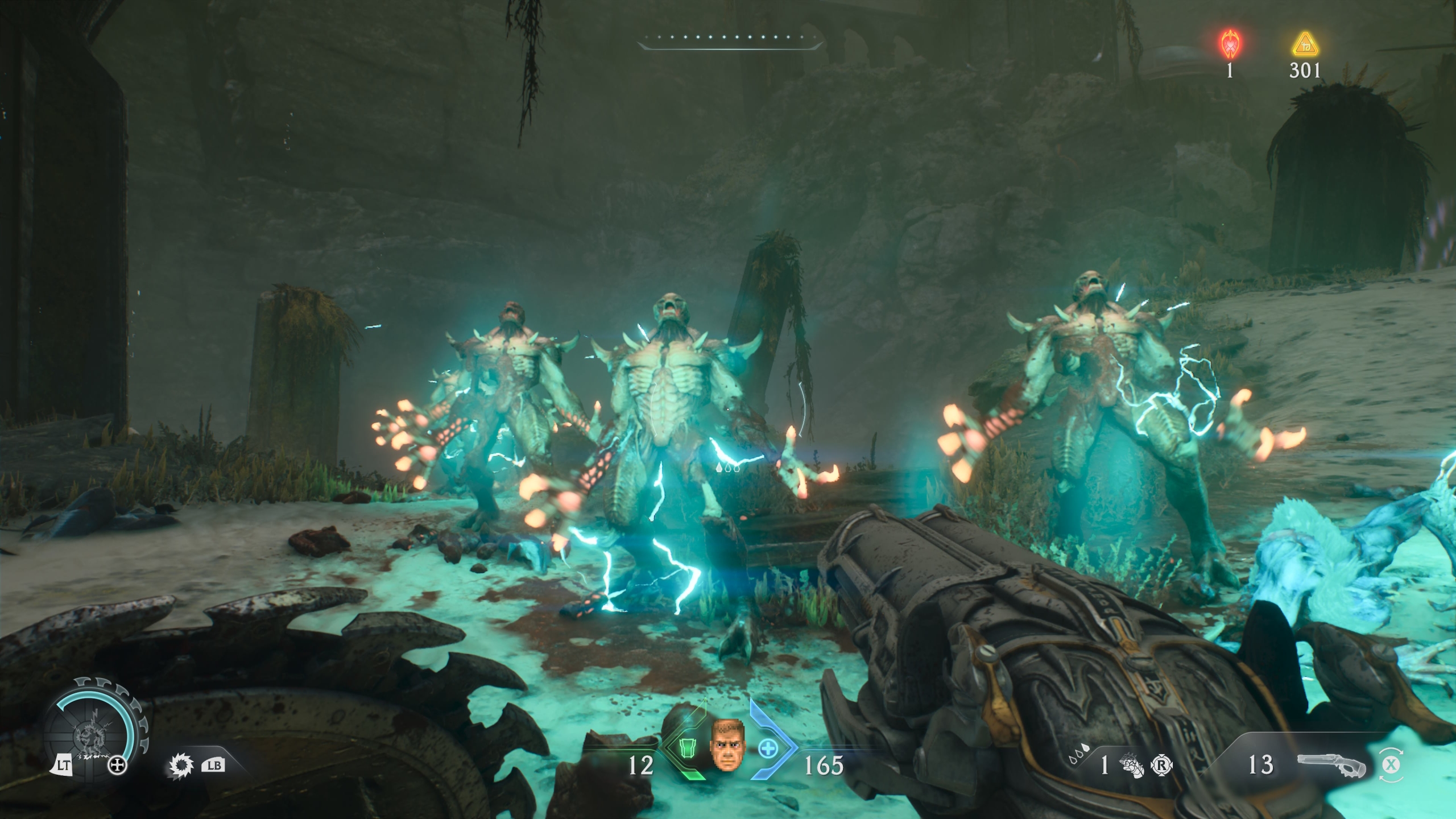This screenshot has height=819, width=1456.
Task: Click the gold triangle currency icon
Action: click(1305, 44)
